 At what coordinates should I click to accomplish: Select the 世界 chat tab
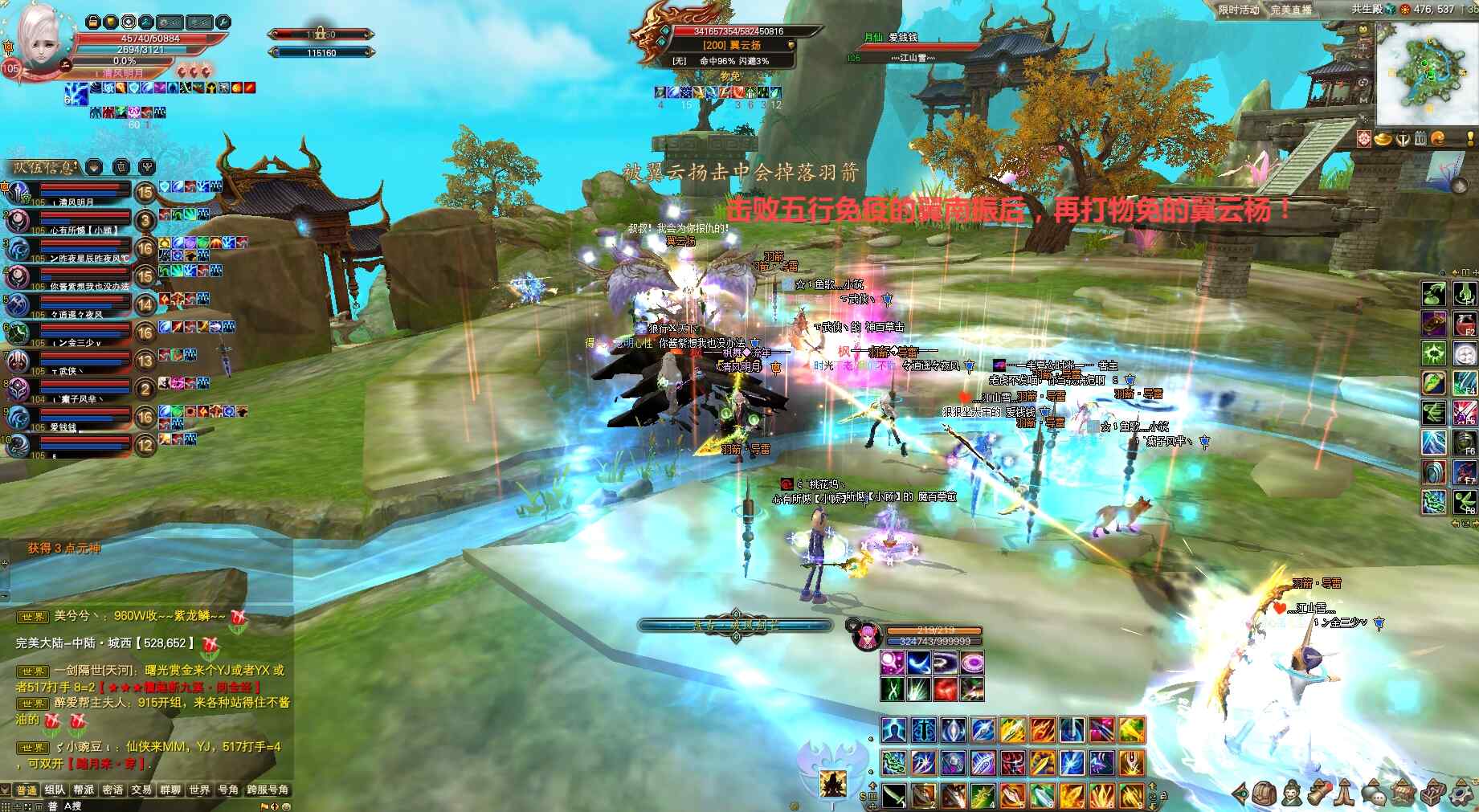[199, 790]
